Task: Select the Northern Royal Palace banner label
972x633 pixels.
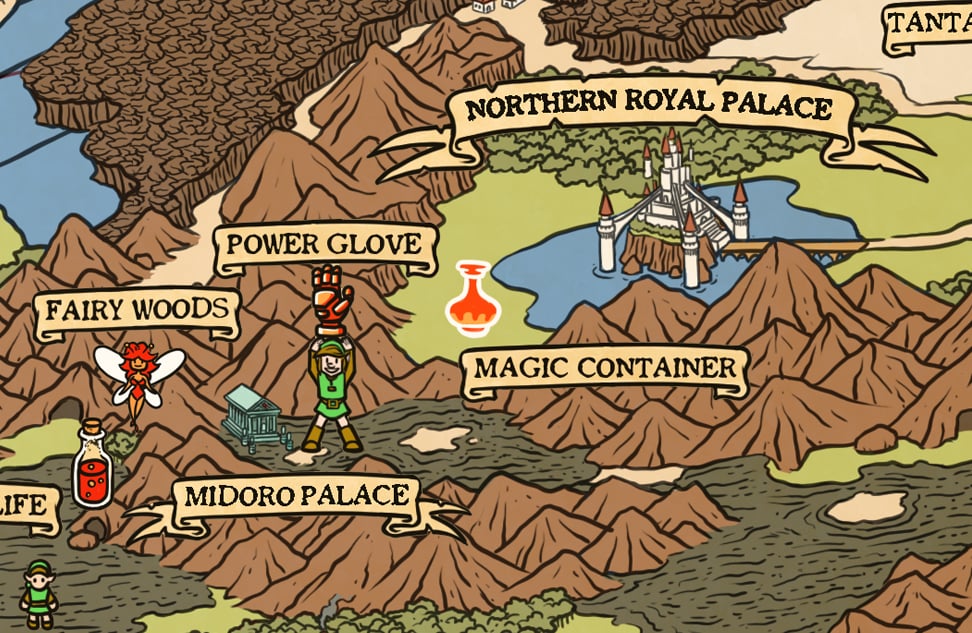Action: [650, 108]
